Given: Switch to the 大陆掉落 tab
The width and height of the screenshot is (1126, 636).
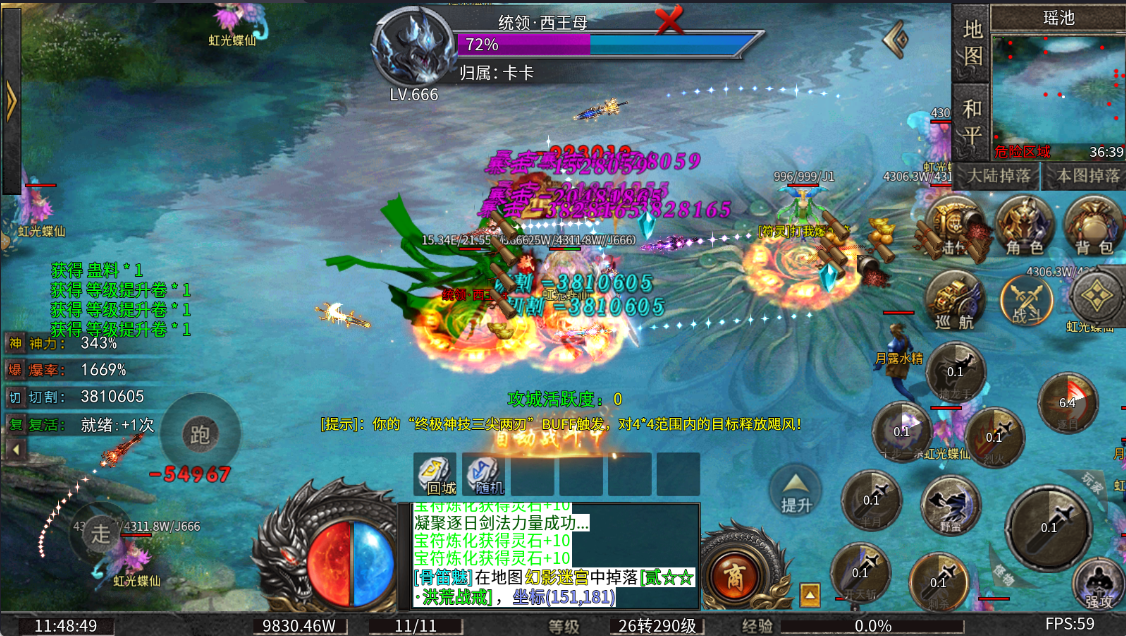Looking at the screenshot, I should (x=996, y=176).
